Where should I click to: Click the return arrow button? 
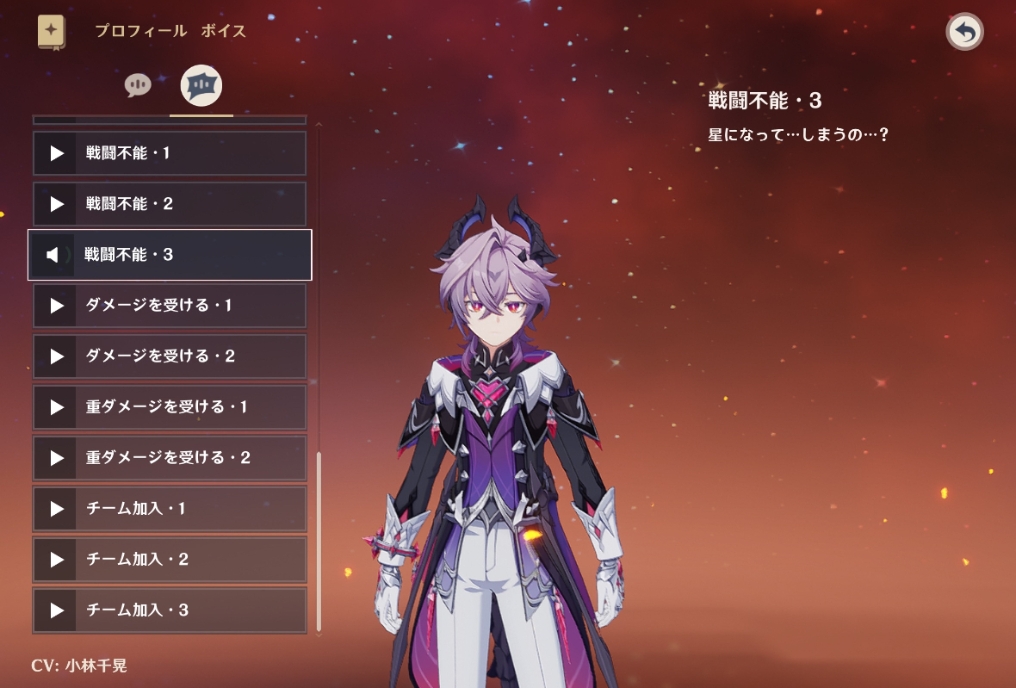coord(964,32)
